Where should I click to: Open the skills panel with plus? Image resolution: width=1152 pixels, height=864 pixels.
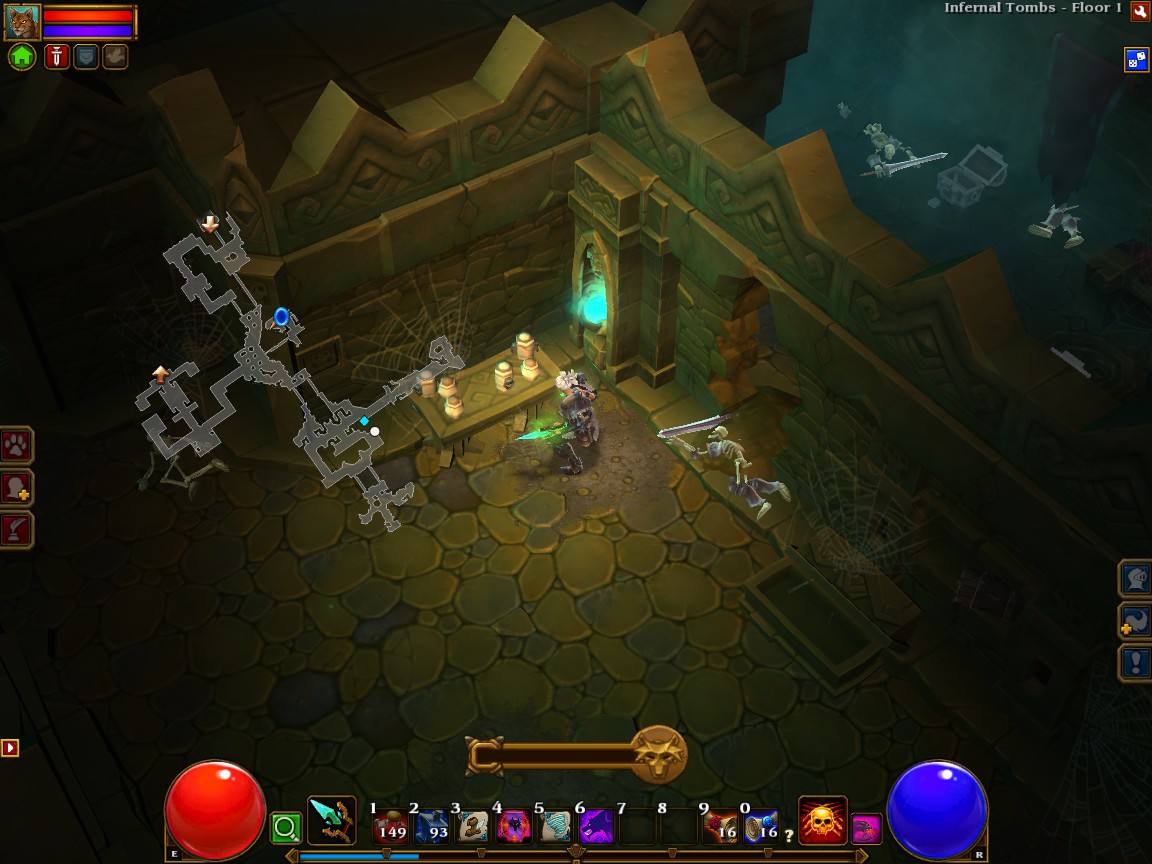[1135, 620]
